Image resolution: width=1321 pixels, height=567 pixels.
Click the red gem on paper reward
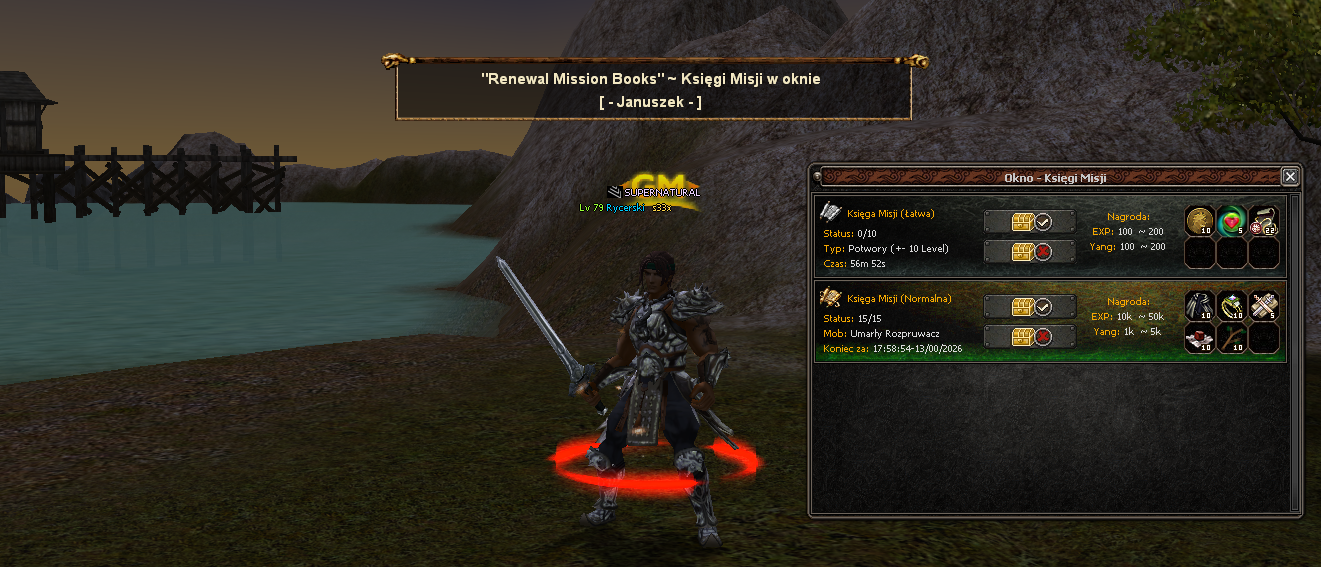pos(1199,337)
